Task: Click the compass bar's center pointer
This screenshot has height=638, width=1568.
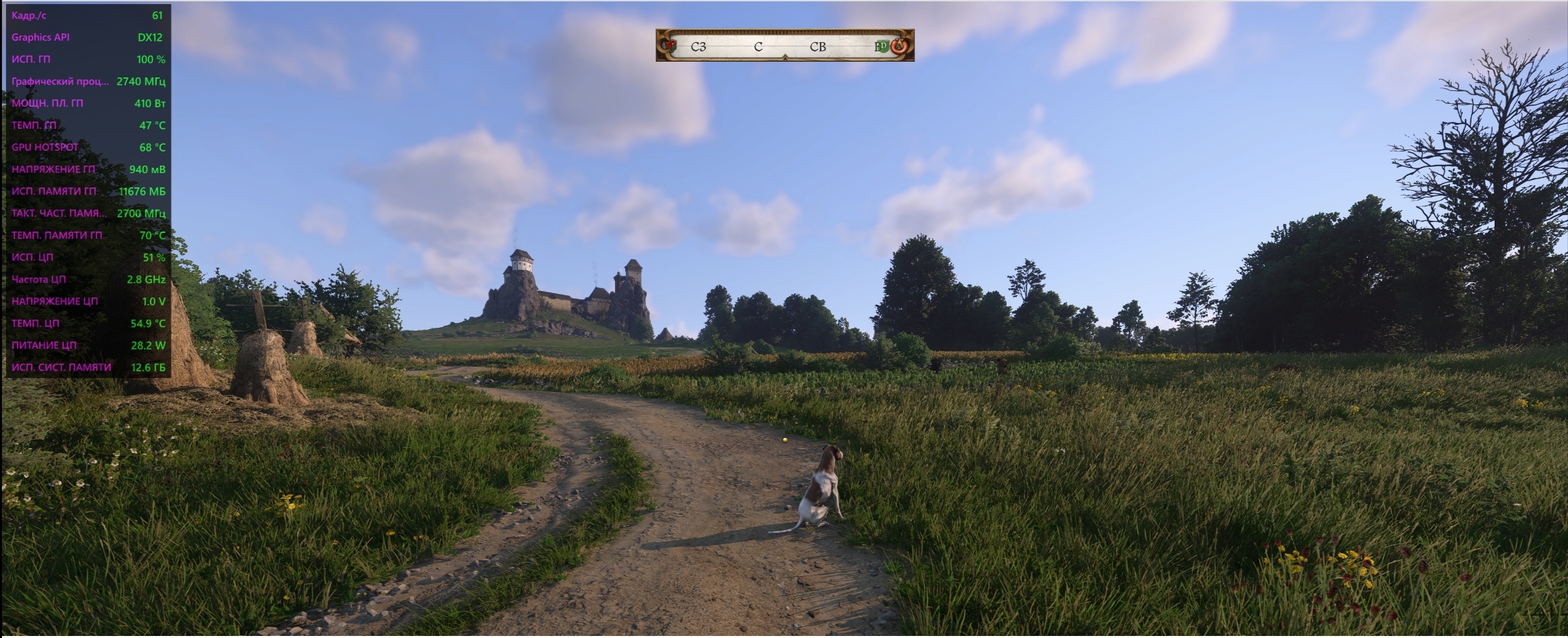Action: pos(785,57)
